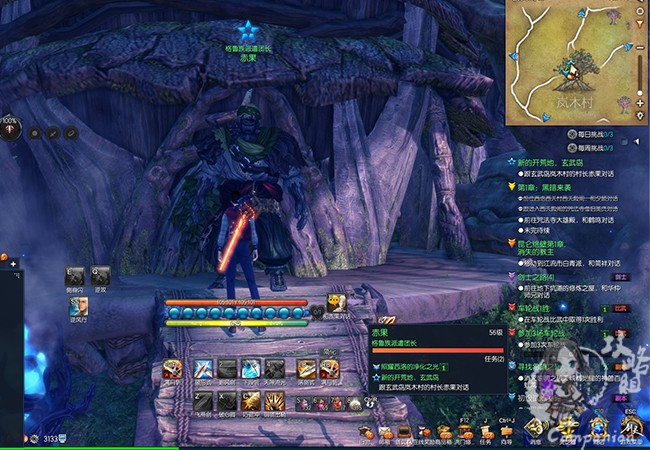Open the 任务 quest journal button
Viewport: 650px width, 450px height.
[487, 432]
